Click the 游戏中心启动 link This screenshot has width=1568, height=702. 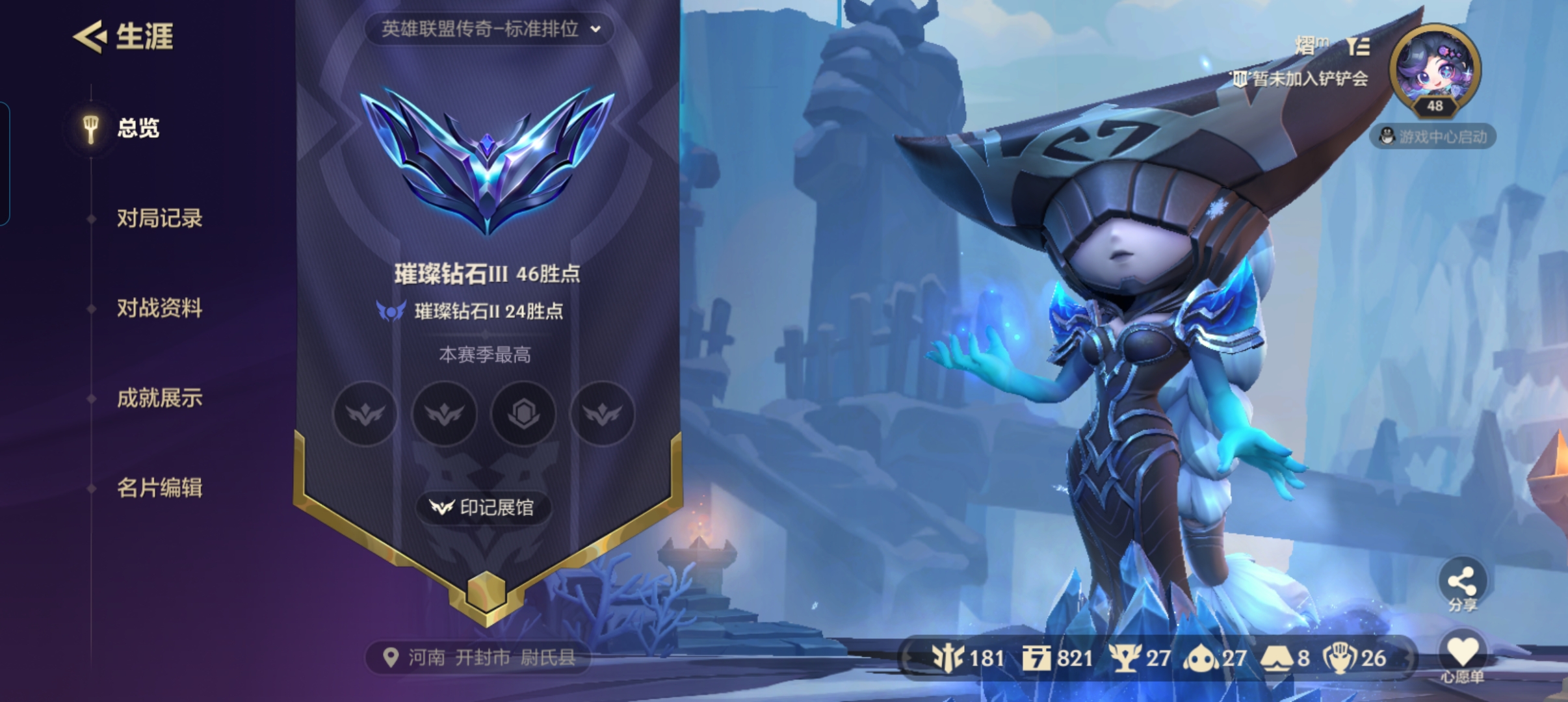[1441, 137]
